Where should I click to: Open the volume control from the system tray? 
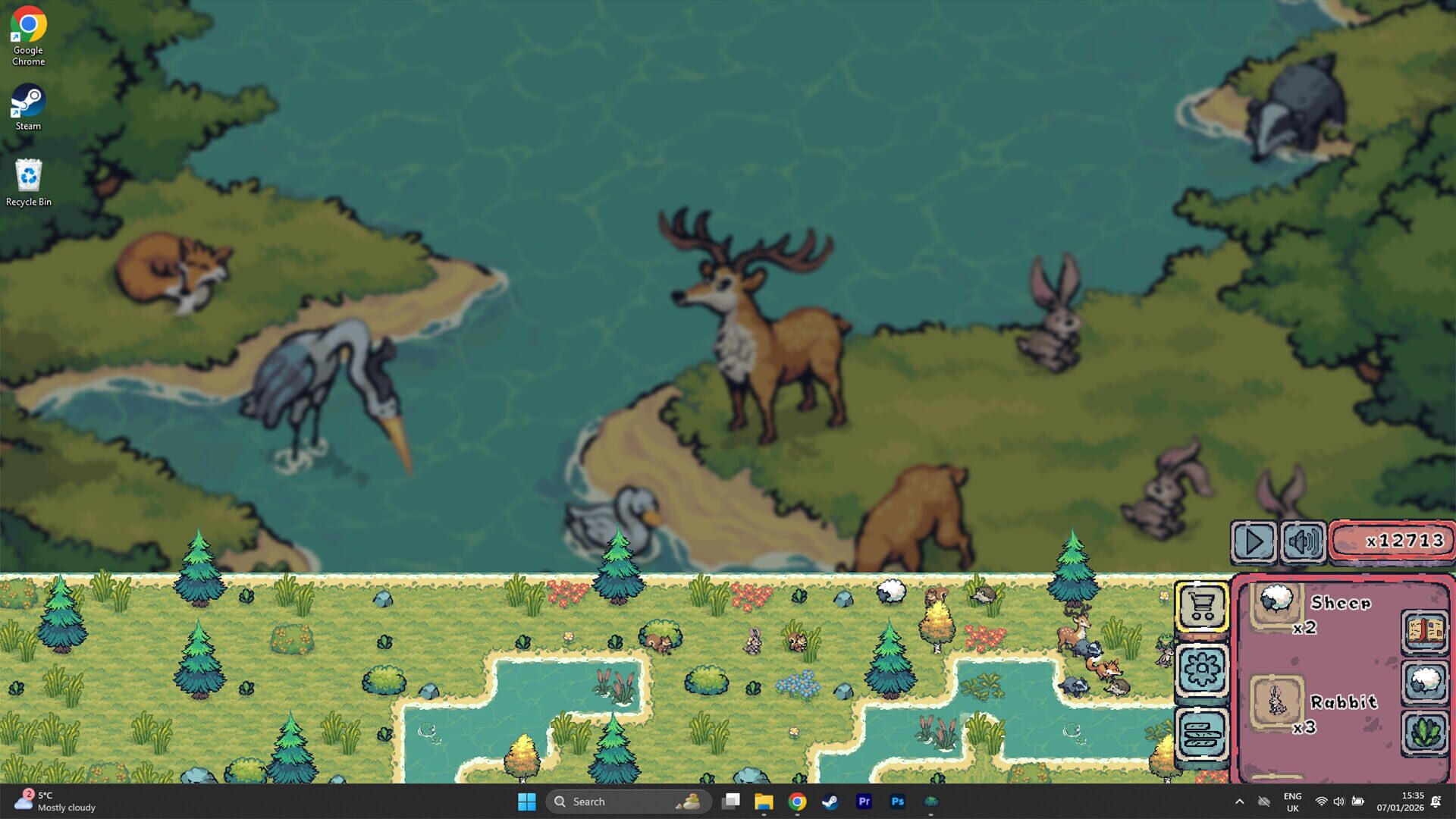pyautogui.click(x=1339, y=802)
